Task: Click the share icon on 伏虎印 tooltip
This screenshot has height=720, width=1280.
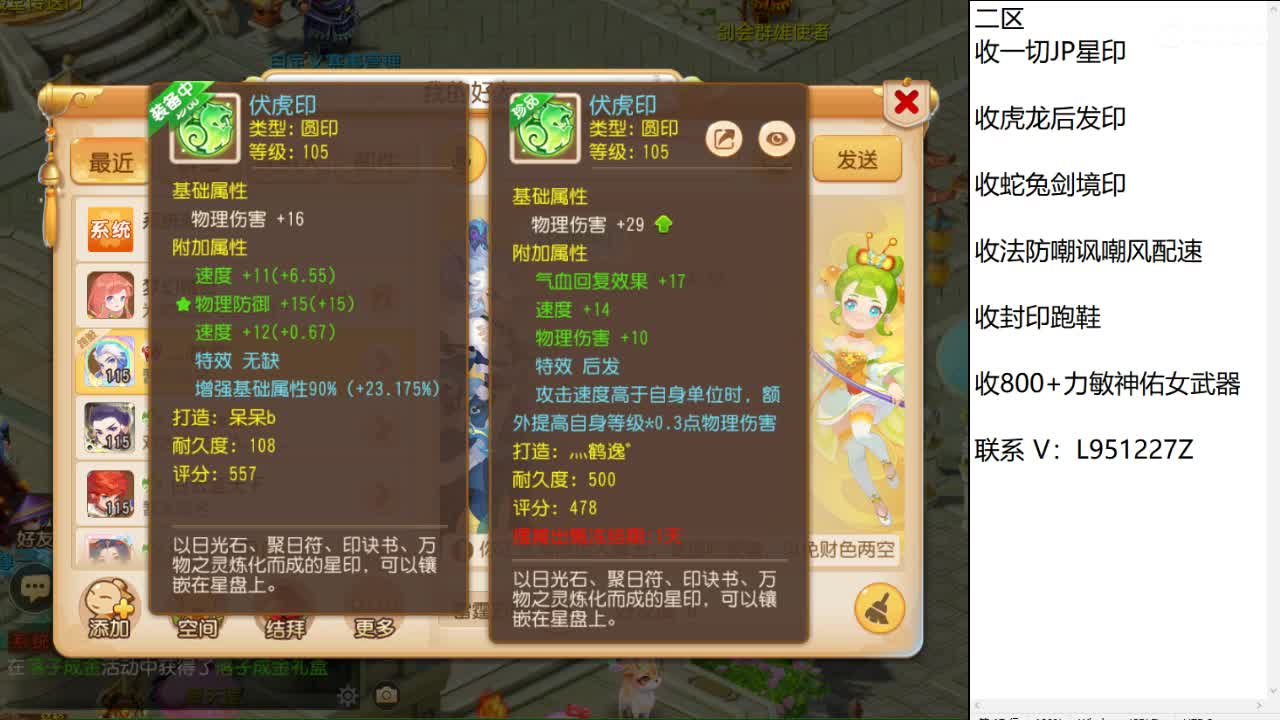Action: click(x=723, y=139)
